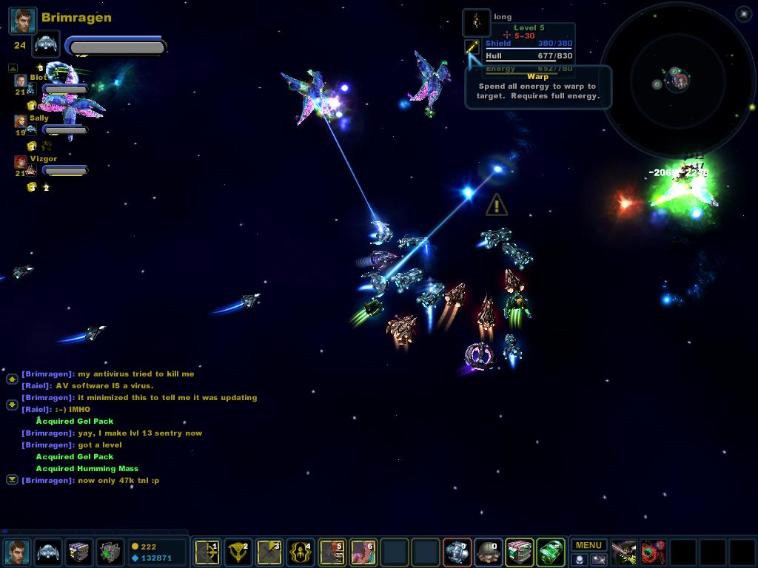Activate hotbar ability slot 4

click(x=301, y=552)
